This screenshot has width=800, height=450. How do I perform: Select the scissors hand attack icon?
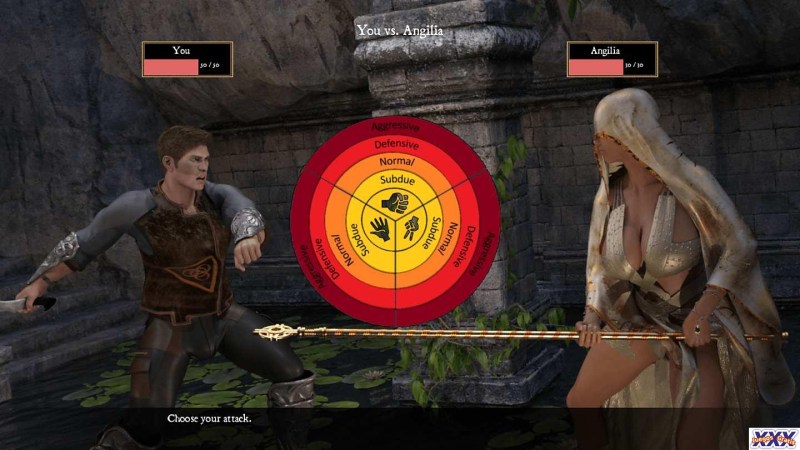point(412,227)
